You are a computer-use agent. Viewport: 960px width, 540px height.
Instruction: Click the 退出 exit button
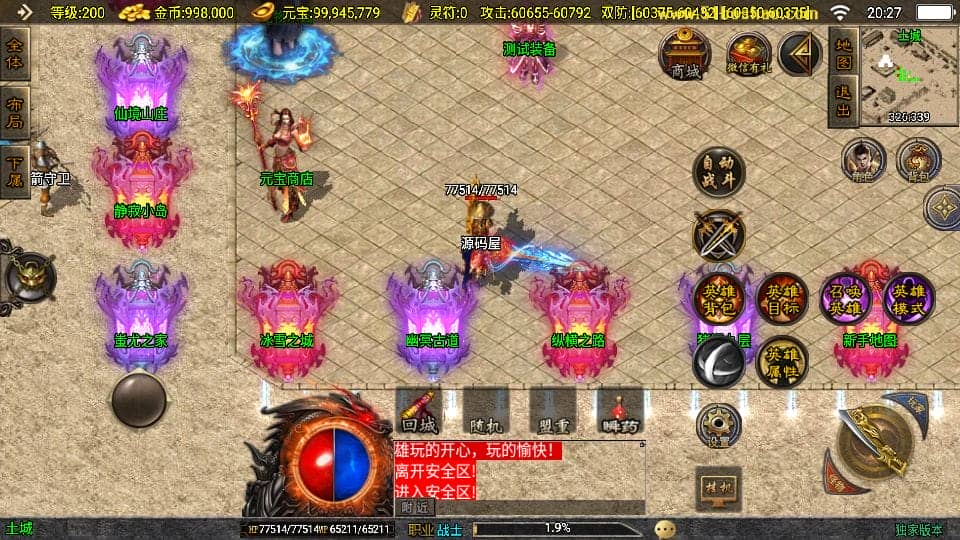843,101
